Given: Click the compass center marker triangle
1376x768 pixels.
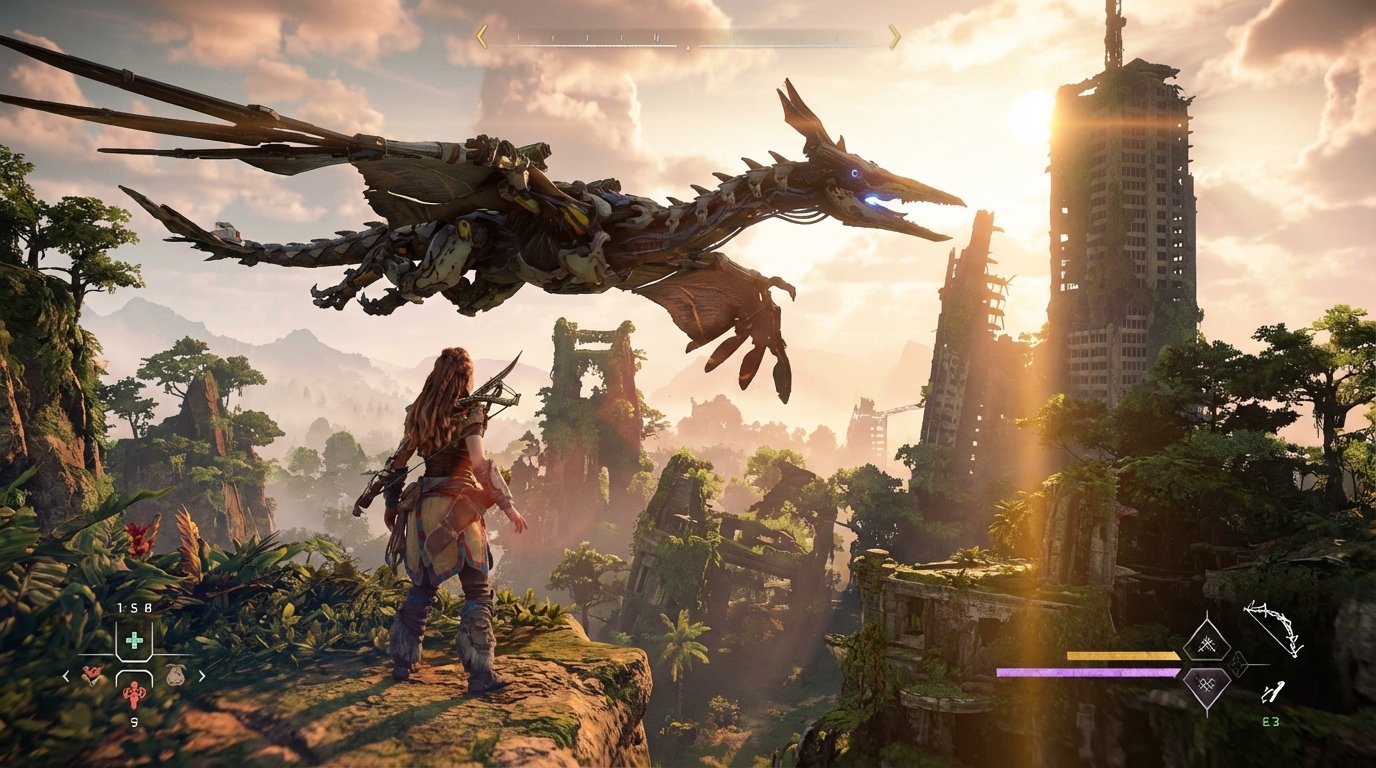Looking at the screenshot, I should pyautogui.click(x=687, y=45).
